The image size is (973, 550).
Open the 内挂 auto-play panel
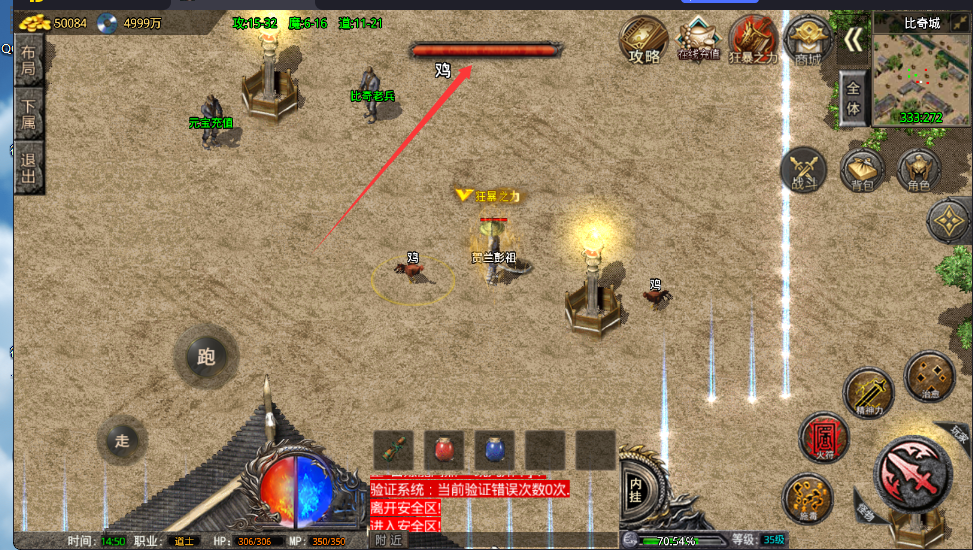tap(635, 490)
